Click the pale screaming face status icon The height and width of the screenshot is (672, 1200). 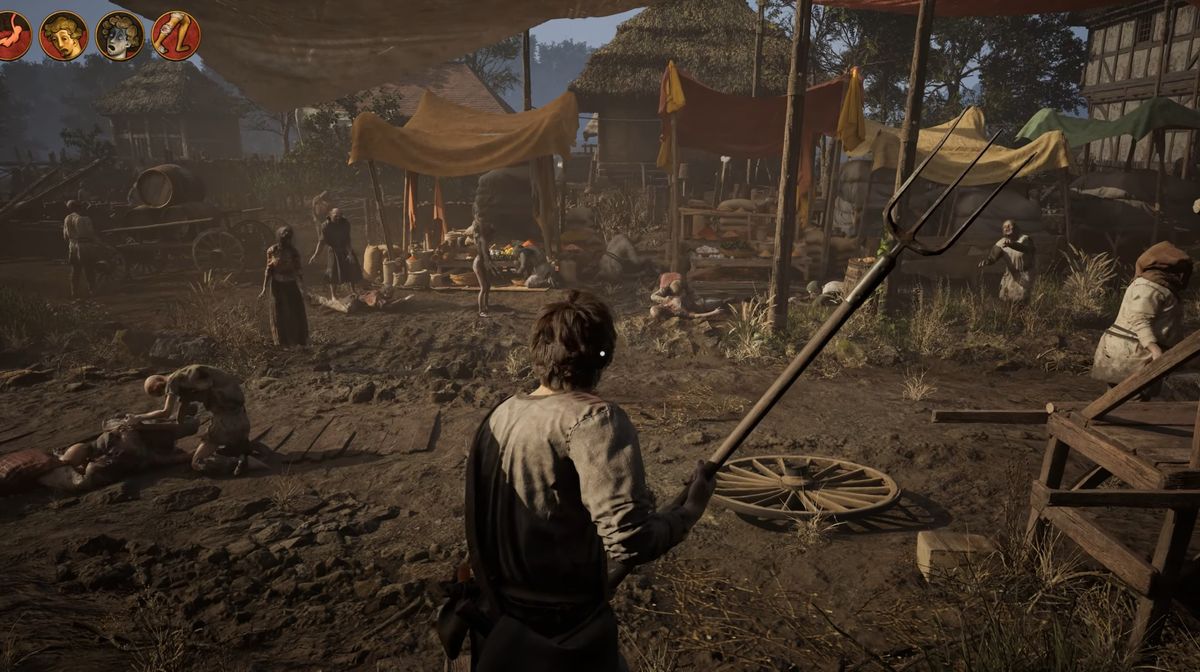(119, 36)
